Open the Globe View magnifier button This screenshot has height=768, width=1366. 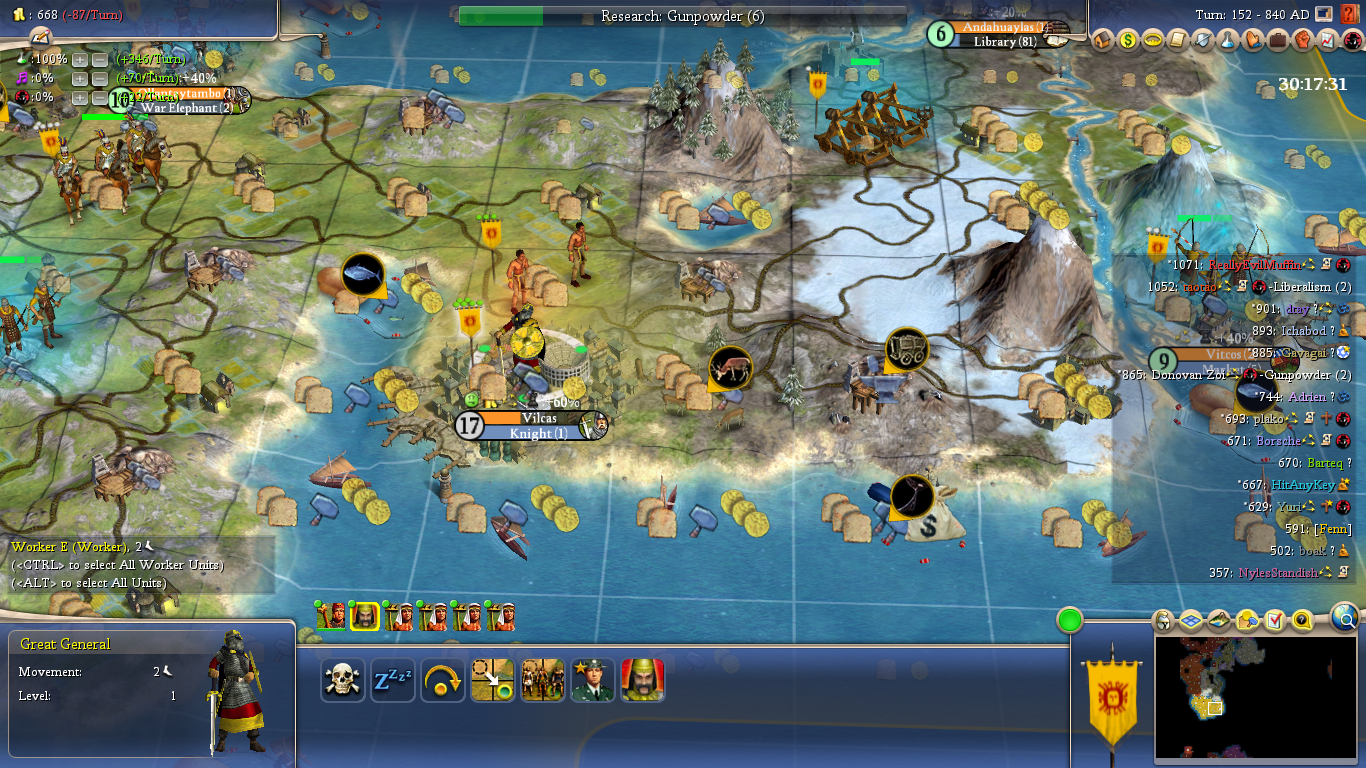1346,620
